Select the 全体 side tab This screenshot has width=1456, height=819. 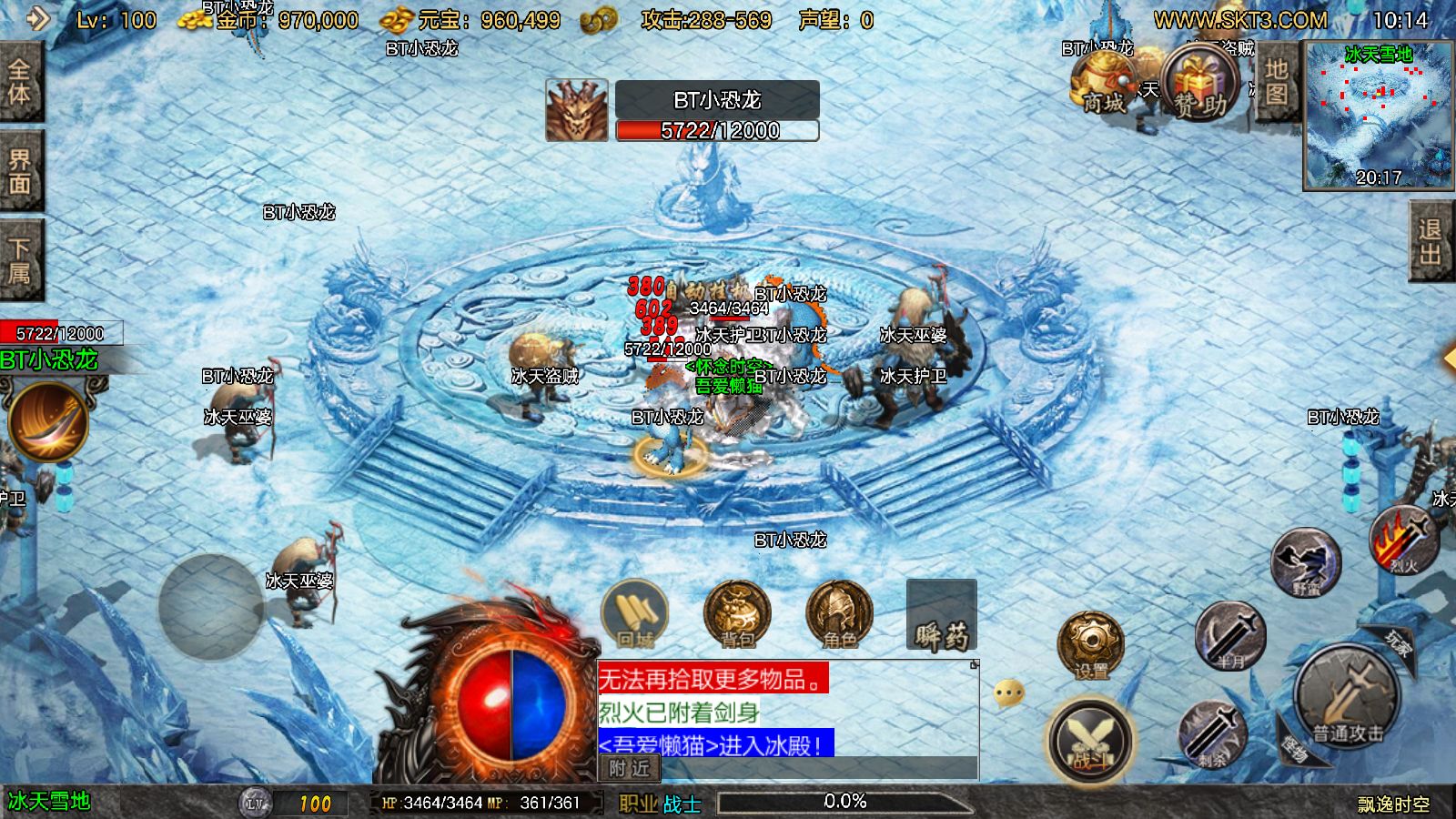point(20,82)
